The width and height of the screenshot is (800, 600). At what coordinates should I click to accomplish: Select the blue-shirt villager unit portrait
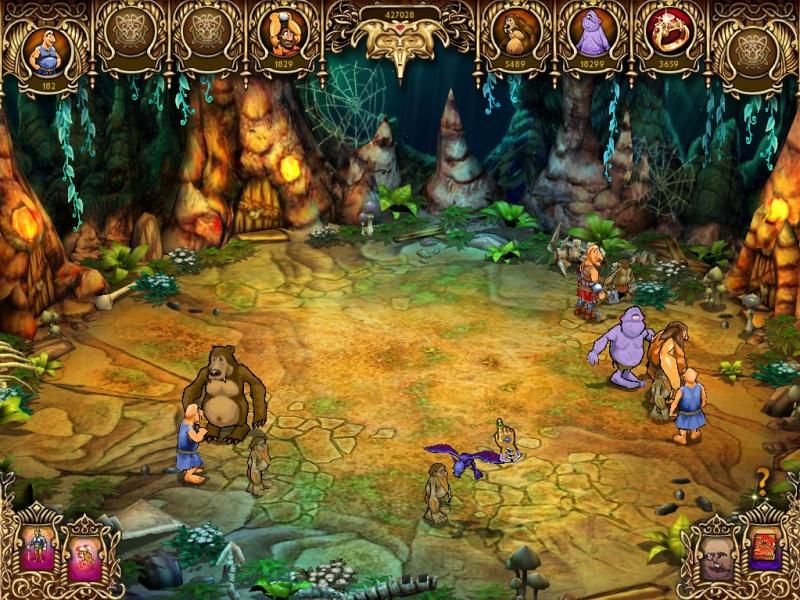(x=46, y=51)
